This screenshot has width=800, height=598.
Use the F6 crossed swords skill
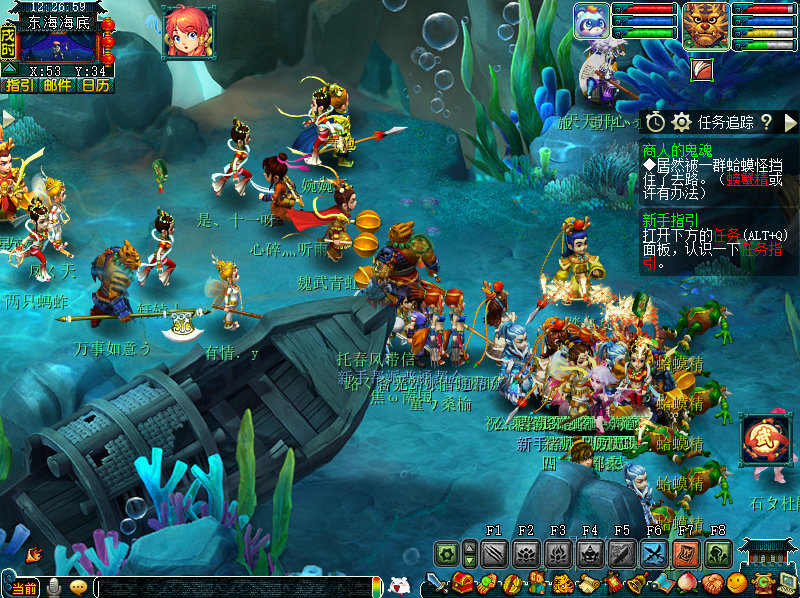[654, 553]
